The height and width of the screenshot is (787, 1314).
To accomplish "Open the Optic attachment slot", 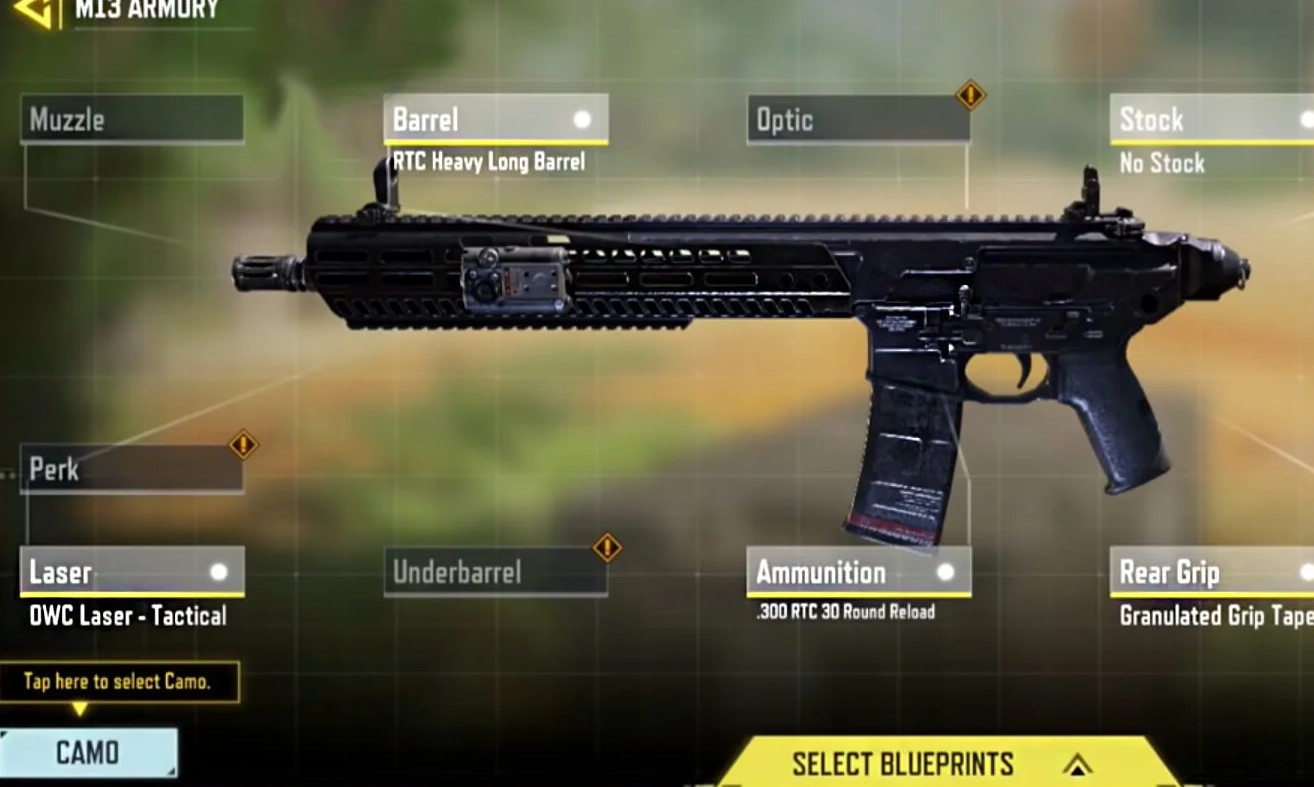I will pos(858,120).
